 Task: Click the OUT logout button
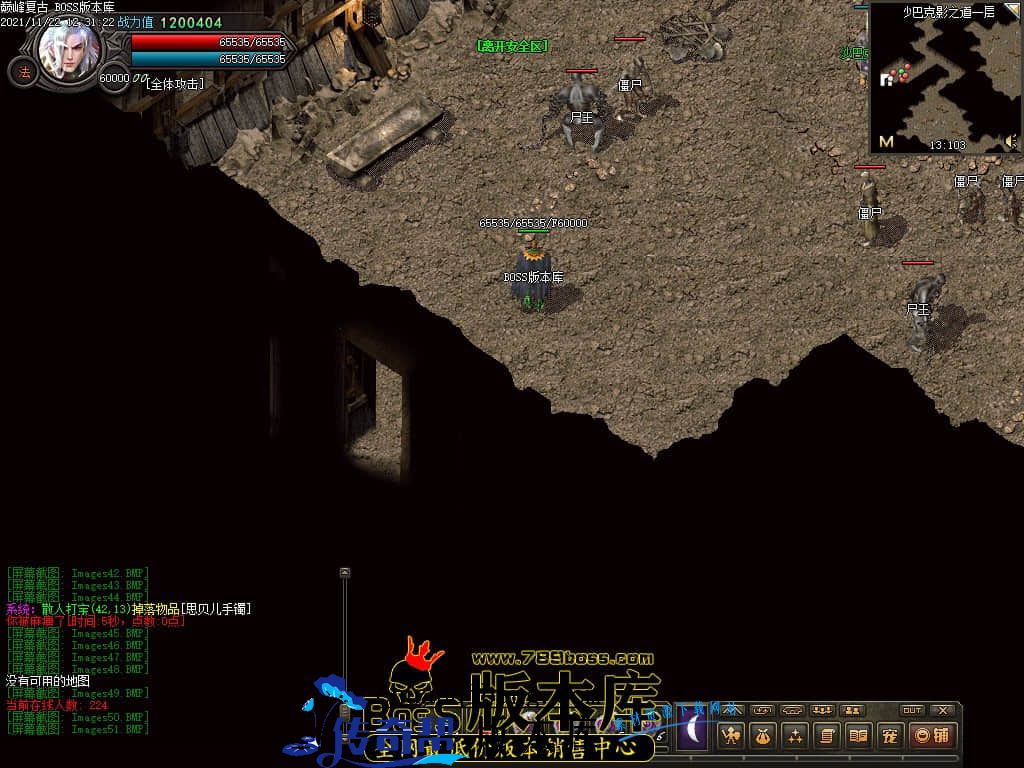tap(912, 710)
